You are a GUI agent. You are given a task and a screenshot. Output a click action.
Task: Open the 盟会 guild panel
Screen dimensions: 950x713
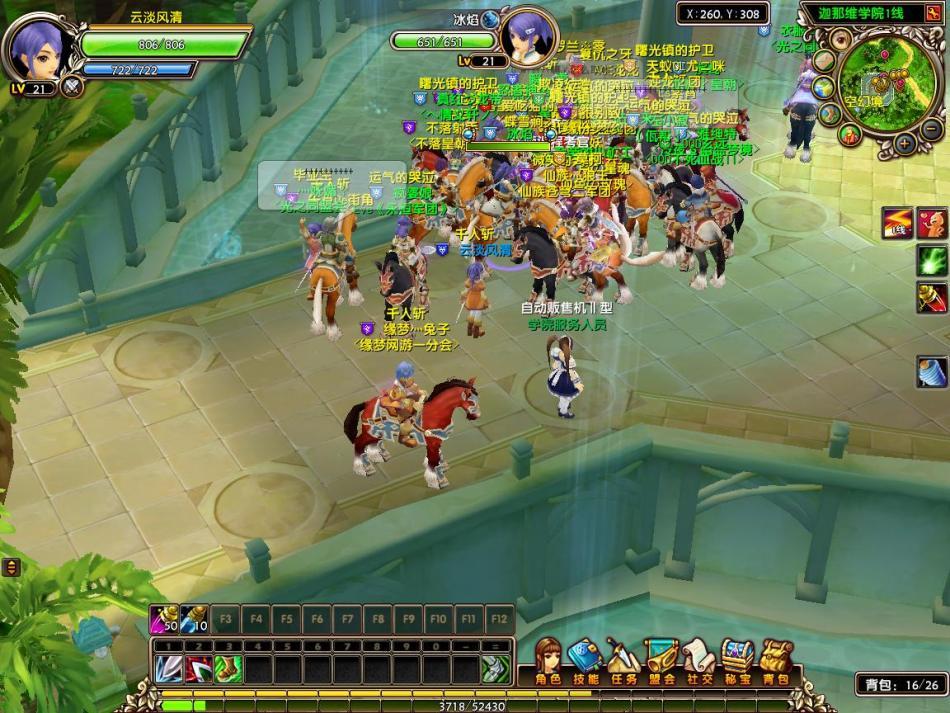coord(660,661)
